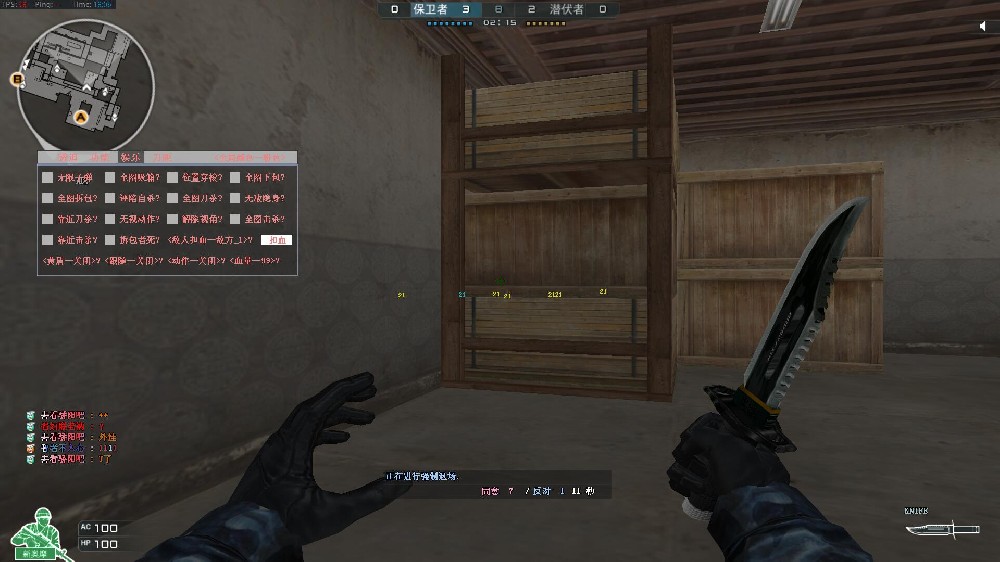Click the white 扣血 button
Screen dimensions: 1000x562
coord(276,240)
